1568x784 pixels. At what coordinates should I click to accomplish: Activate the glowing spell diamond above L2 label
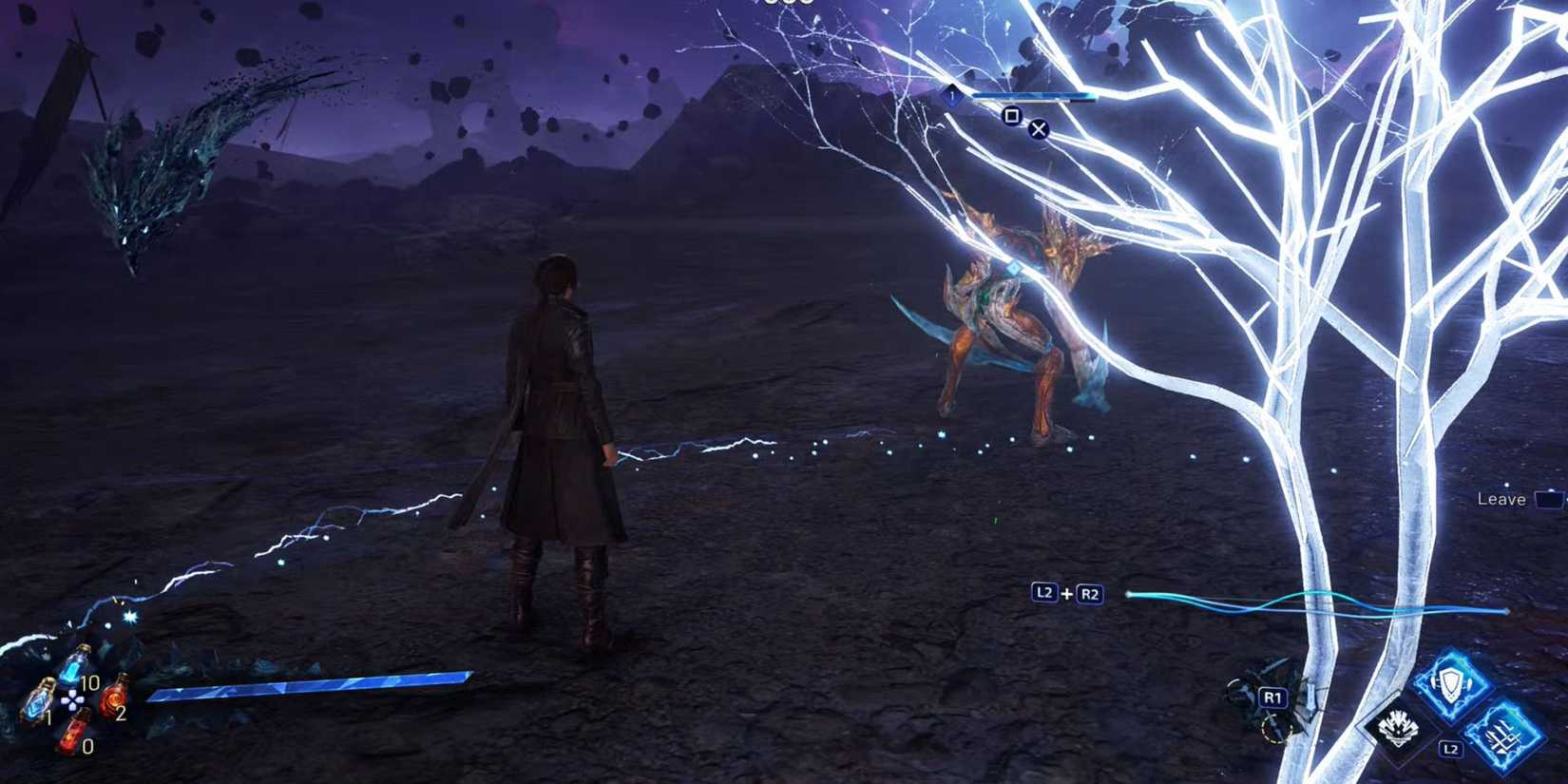tap(1449, 682)
